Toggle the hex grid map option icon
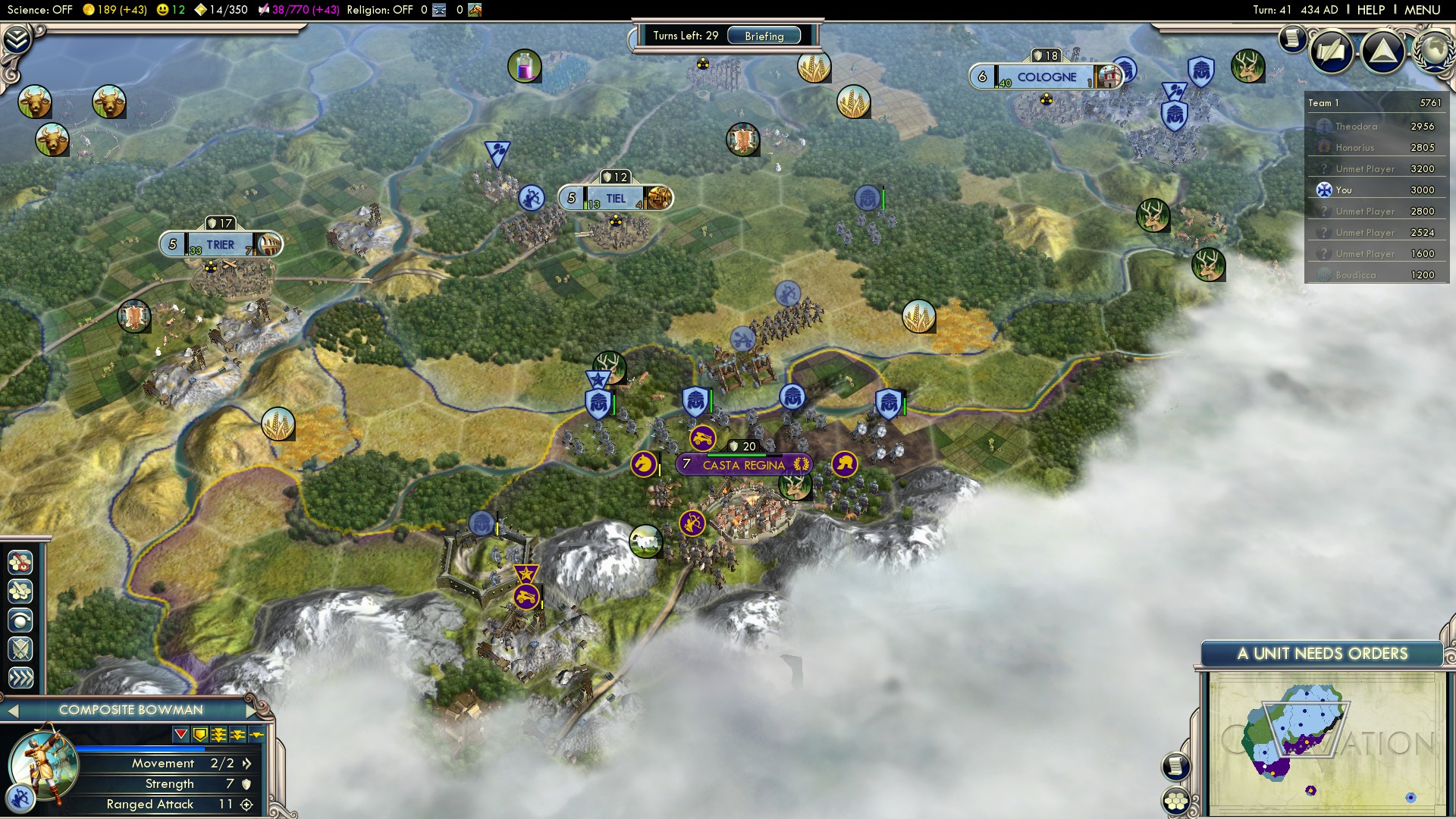The image size is (1456, 819). [x=1175, y=801]
